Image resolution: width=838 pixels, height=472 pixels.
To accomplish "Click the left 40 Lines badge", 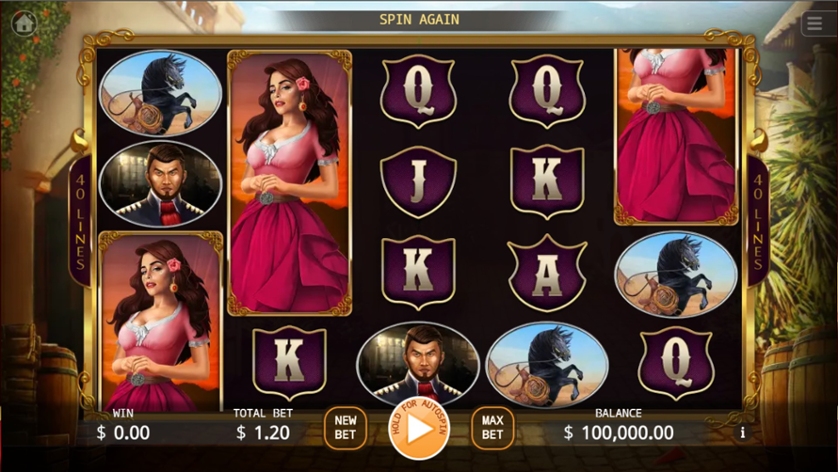I will point(80,220).
